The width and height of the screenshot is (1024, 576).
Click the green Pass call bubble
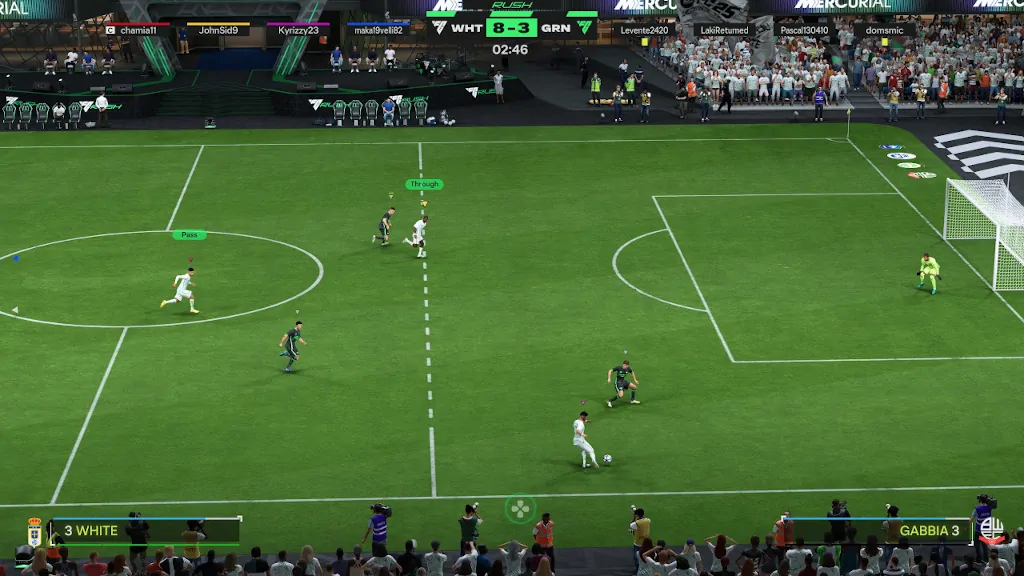coord(189,235)
